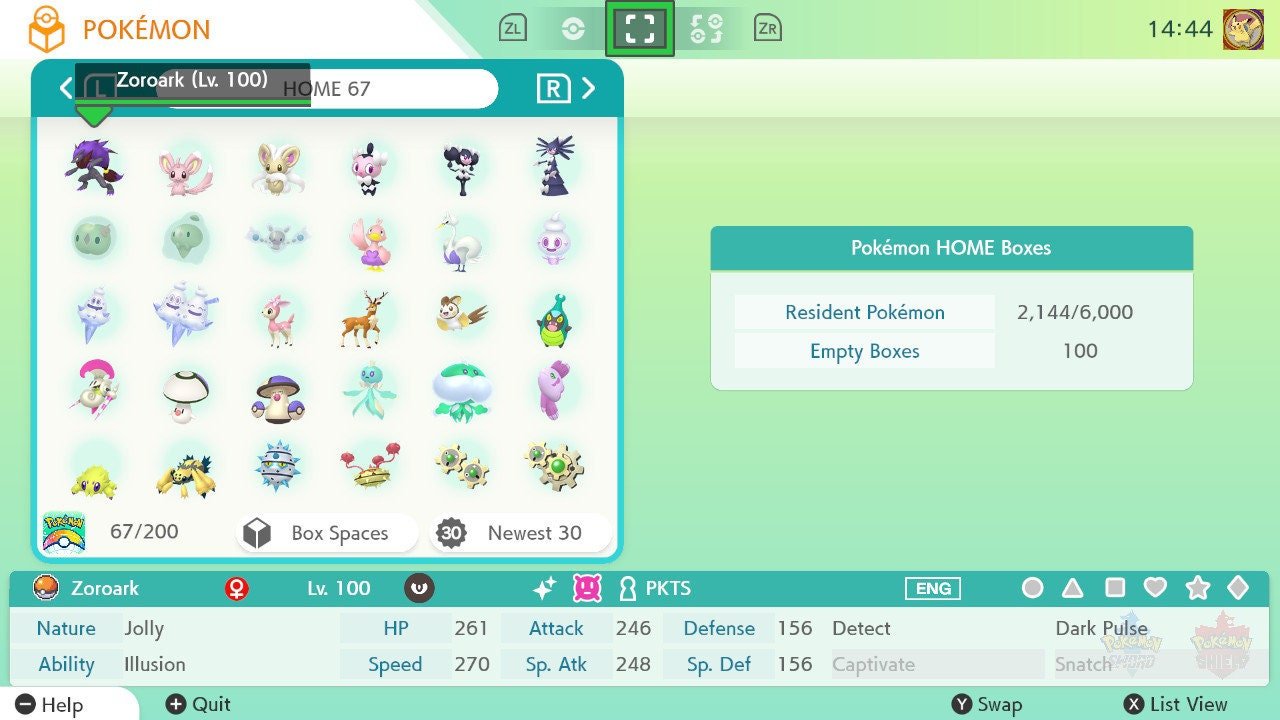Viewport: 1280px width, 720px height.
Task: Click the highlighted fullscreen box view icon
Action: pyautogui.click(x=640, y=27)
